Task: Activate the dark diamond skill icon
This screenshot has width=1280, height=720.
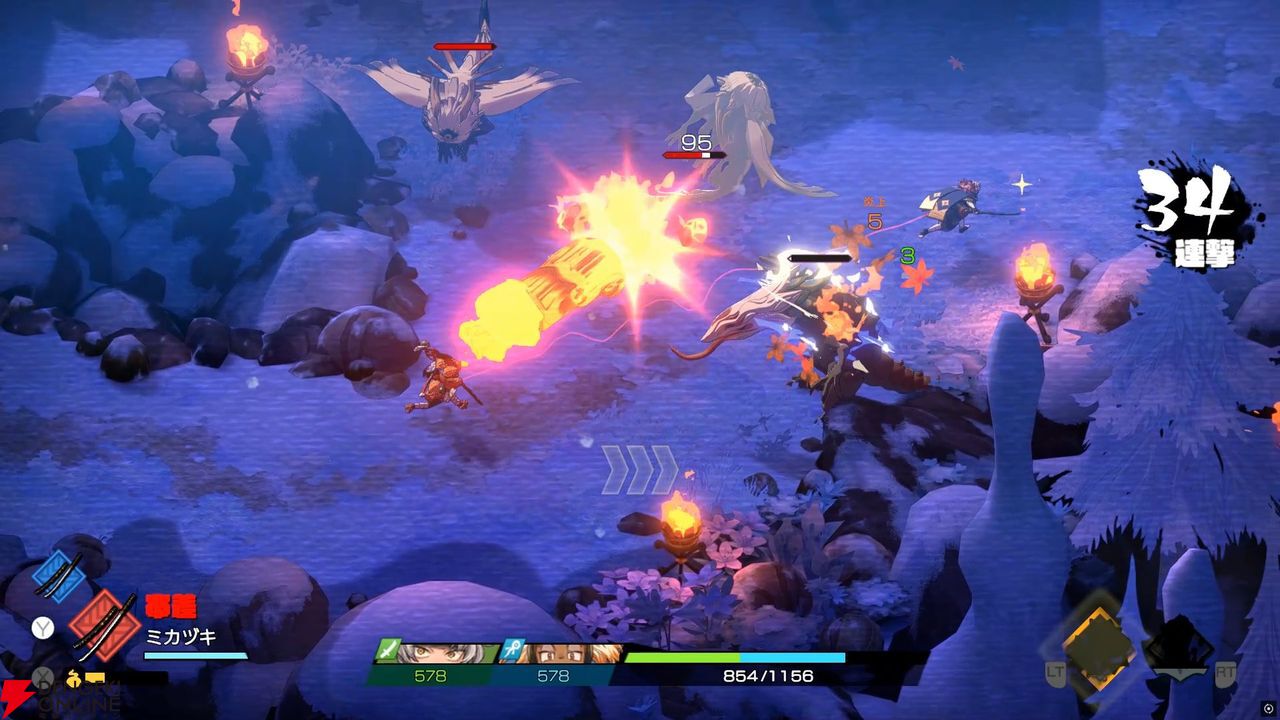Action: pyautogui.click(x=1182, y=640)
